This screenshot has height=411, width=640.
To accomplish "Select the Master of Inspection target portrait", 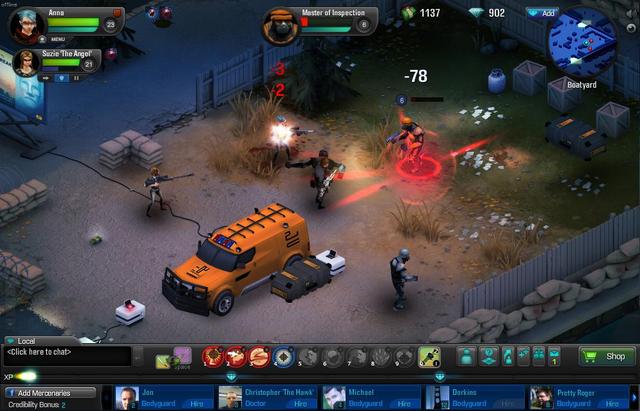I will [x=279, y=24].
